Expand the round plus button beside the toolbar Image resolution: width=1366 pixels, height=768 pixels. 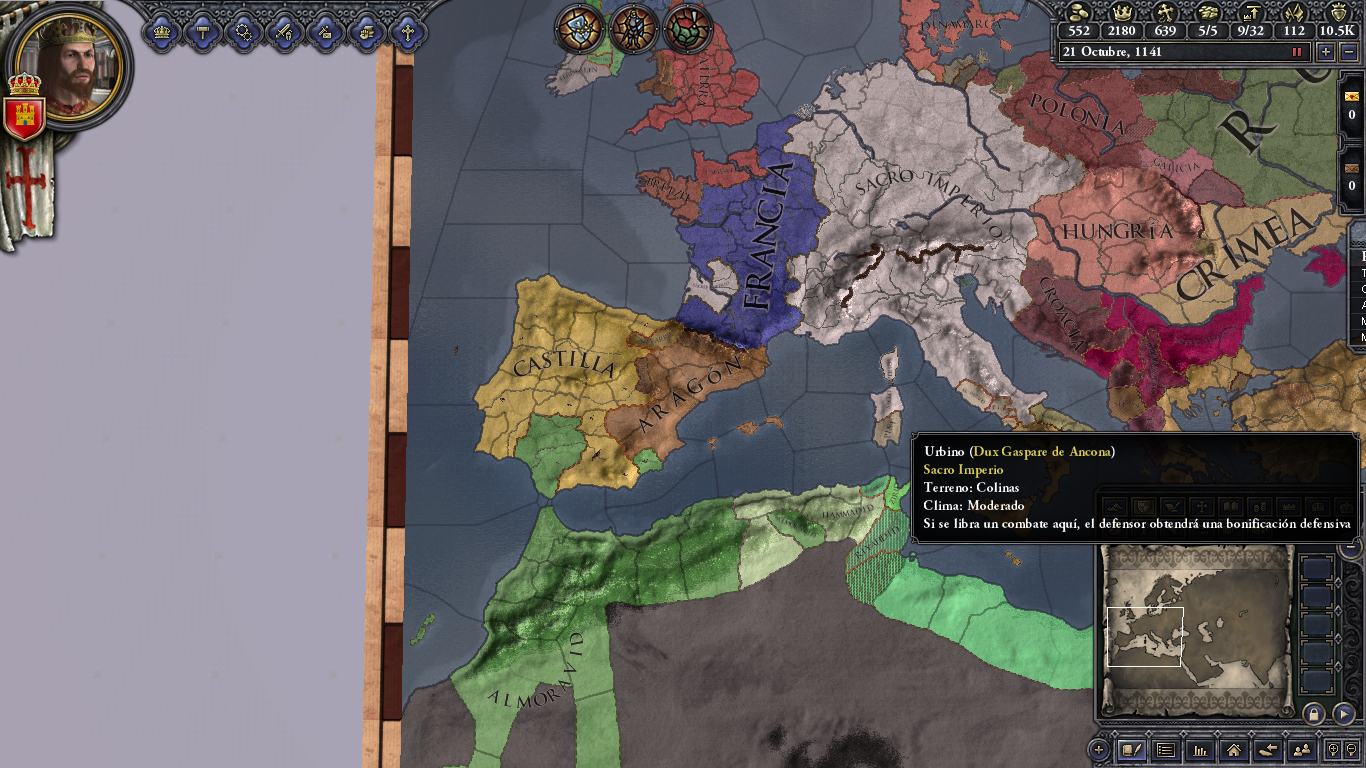tap(1098, 750)
